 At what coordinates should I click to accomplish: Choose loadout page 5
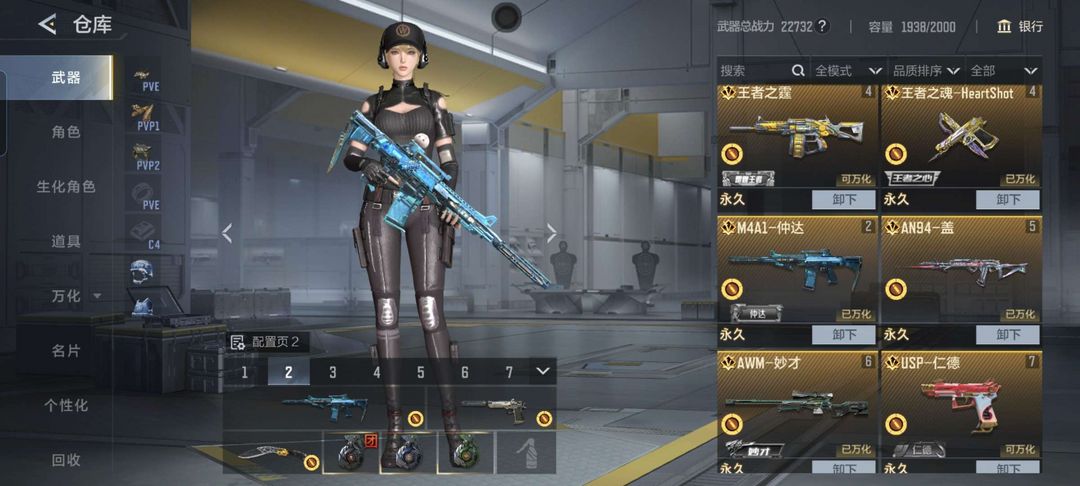(x=421, y=372)
